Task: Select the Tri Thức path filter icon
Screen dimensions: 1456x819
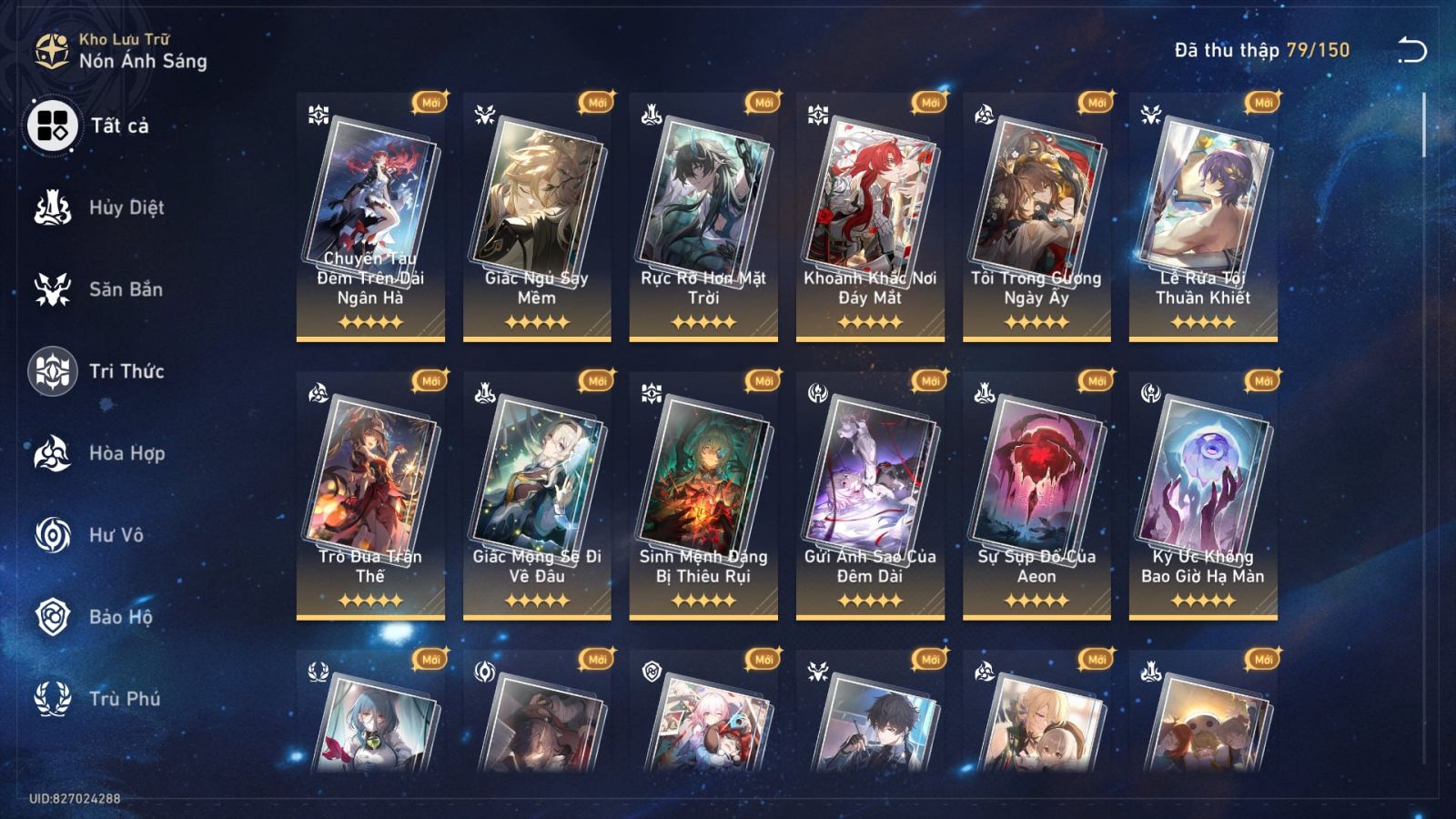Action: click(53, 371)
